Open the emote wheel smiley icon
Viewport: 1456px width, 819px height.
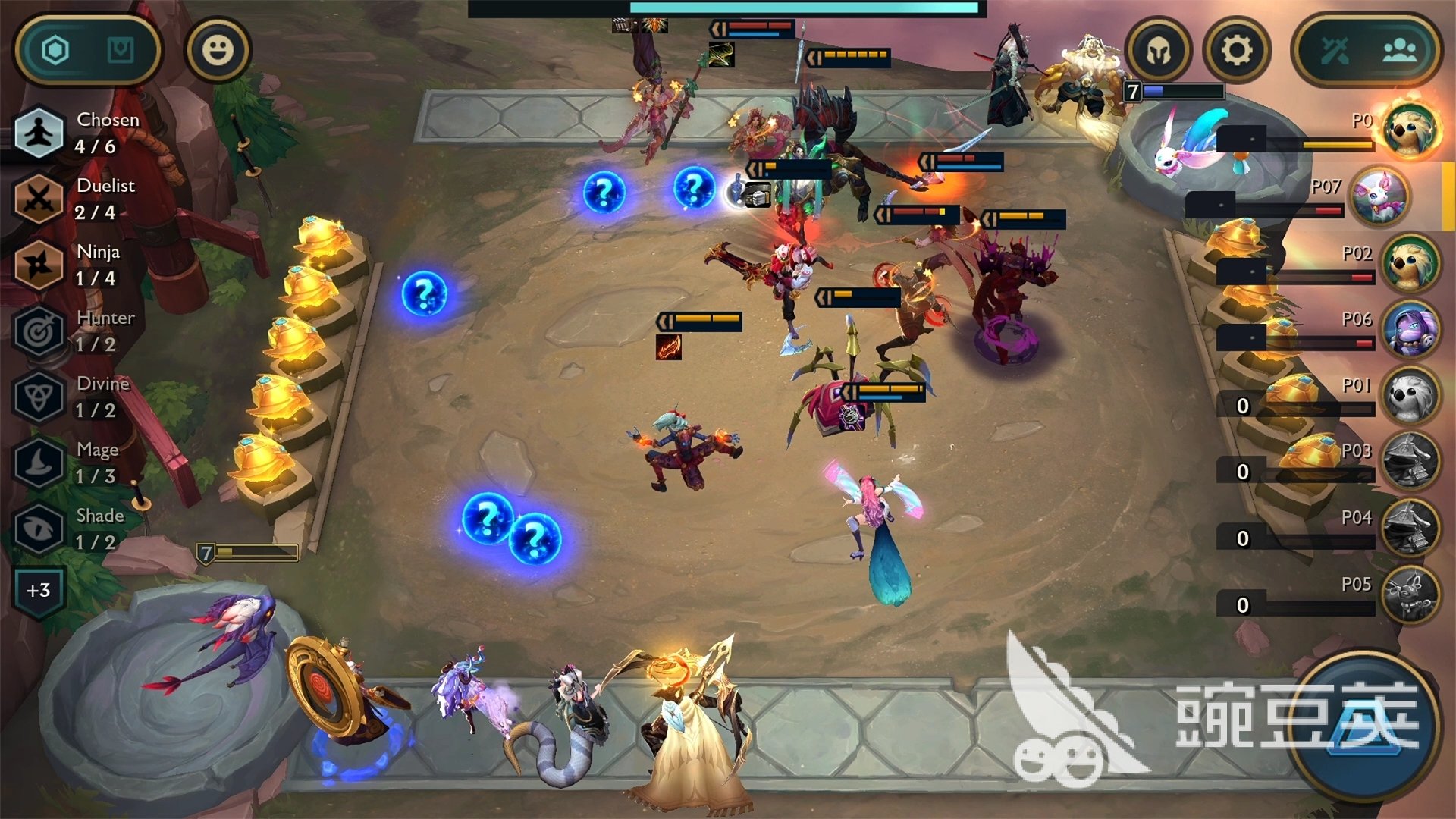point(218,49)
